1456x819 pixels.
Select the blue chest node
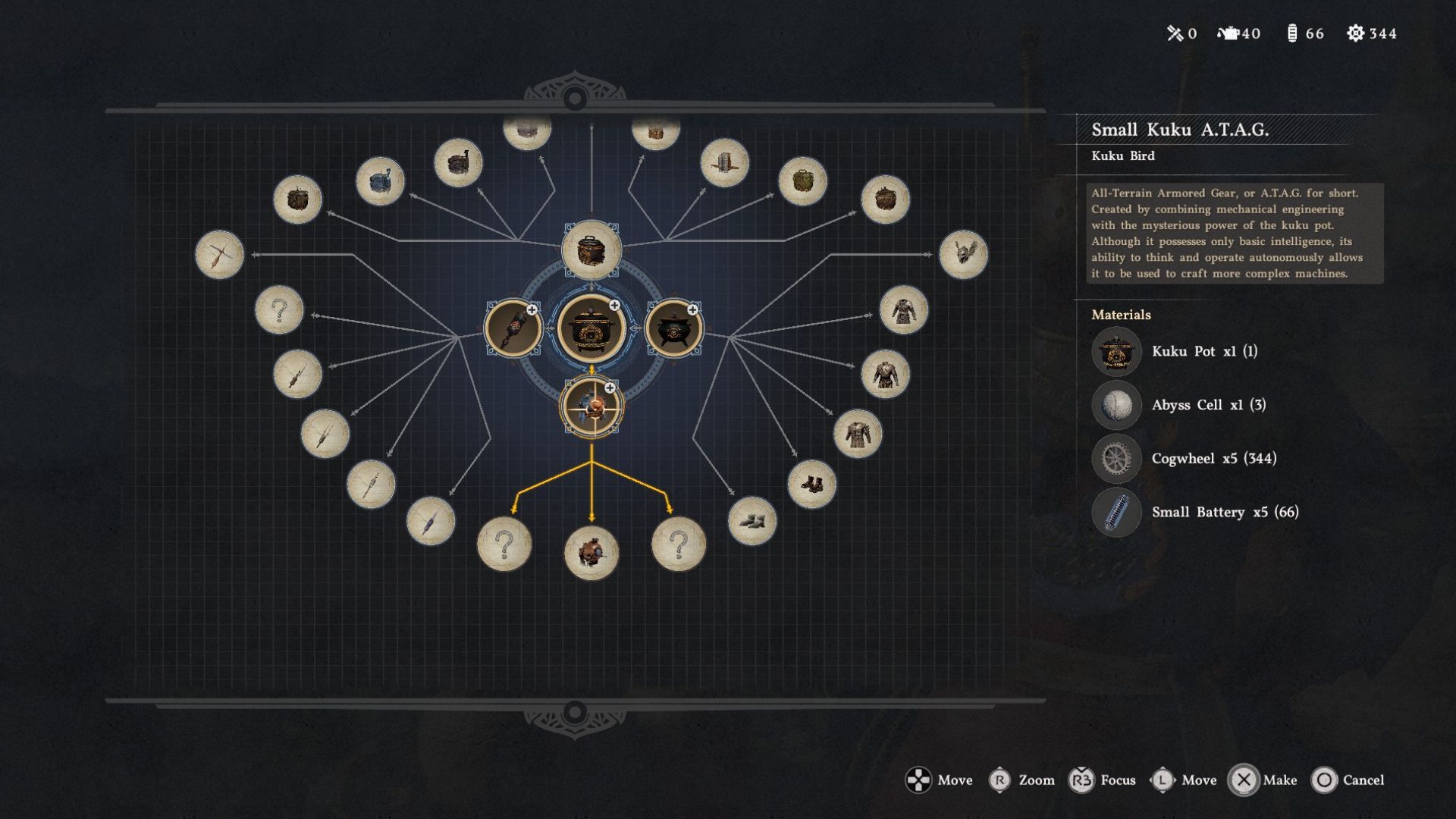(x=380, y=181)
